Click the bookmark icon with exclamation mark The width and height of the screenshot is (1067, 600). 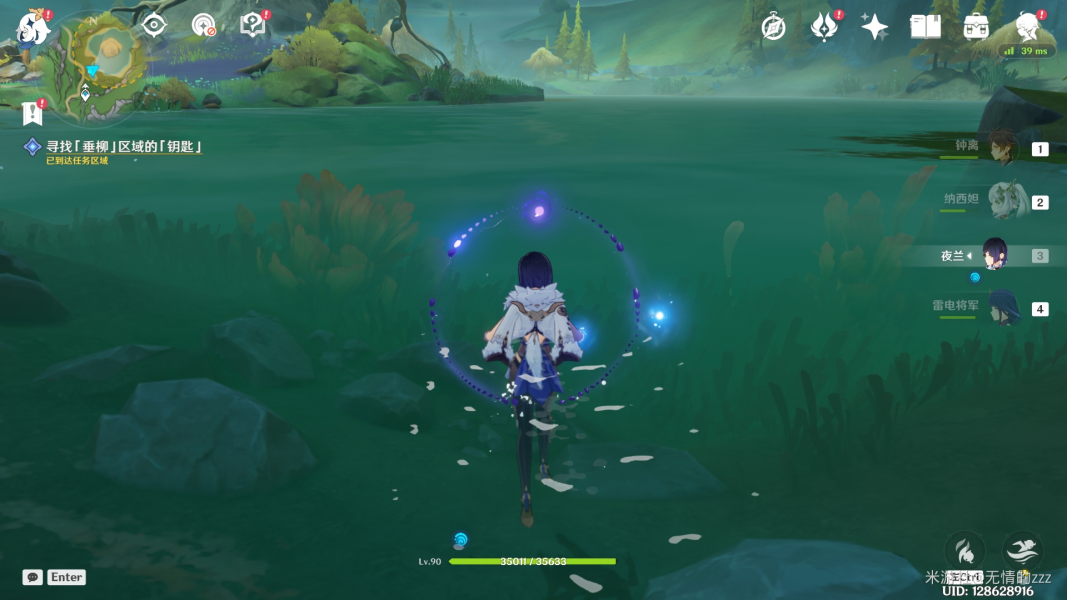32,112
